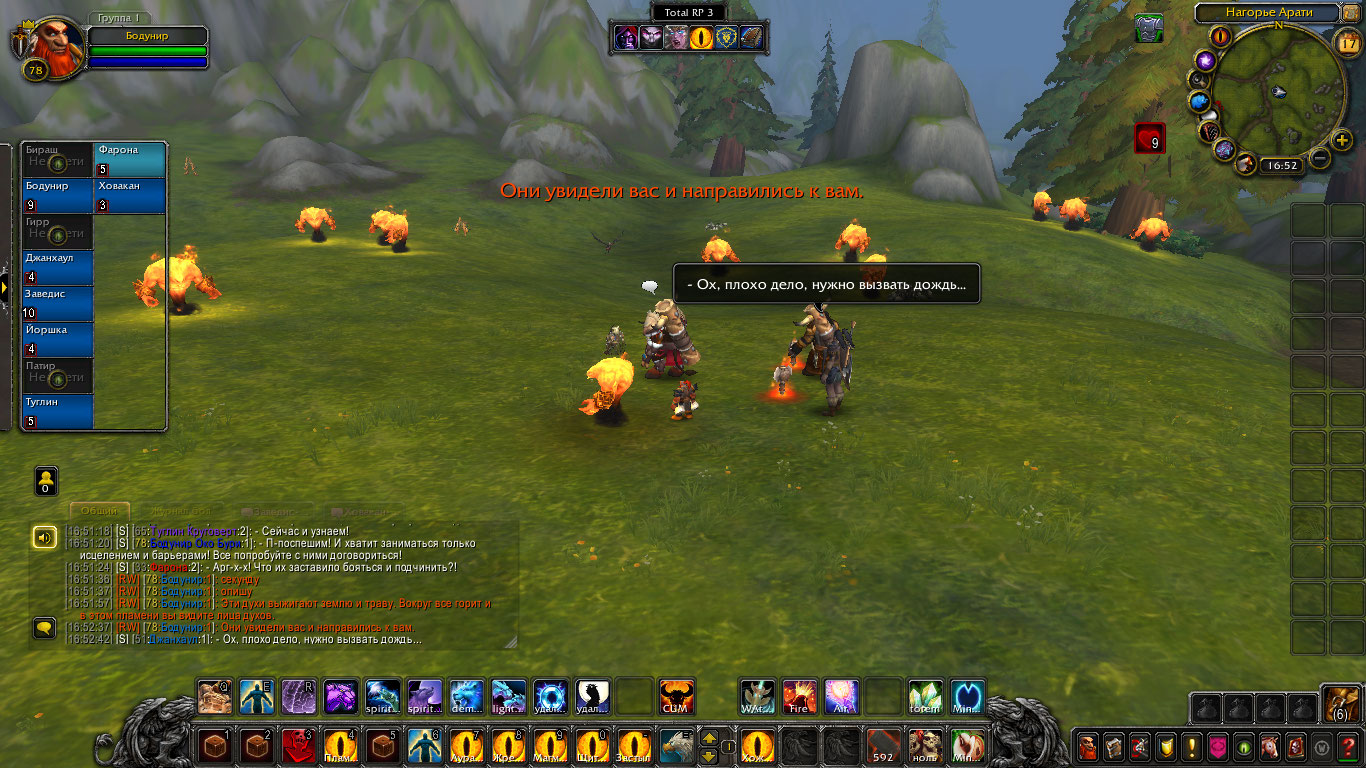Target Туглин in the raid frame
Screen dimensions: 1366x768
coord(58,412)
